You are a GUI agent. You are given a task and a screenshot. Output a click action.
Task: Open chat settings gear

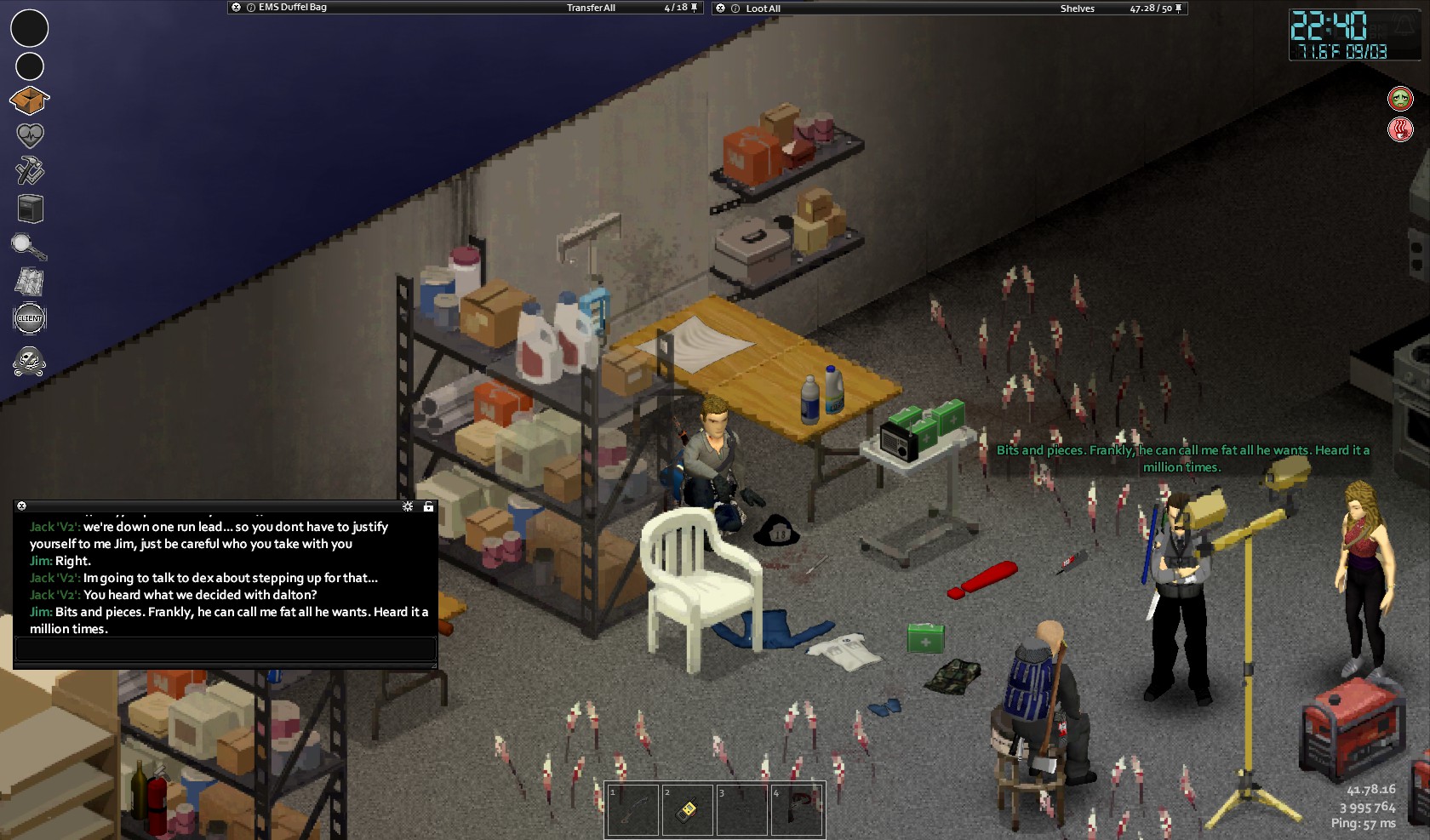pos(408,506)
